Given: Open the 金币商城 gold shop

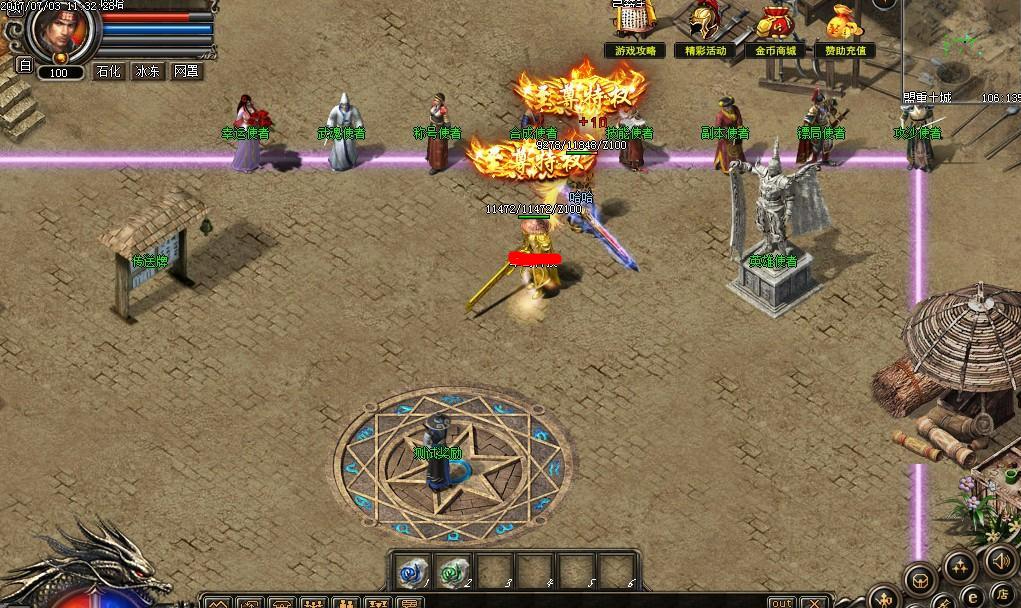Looking at the screenshot, I should tap(776, 50).
